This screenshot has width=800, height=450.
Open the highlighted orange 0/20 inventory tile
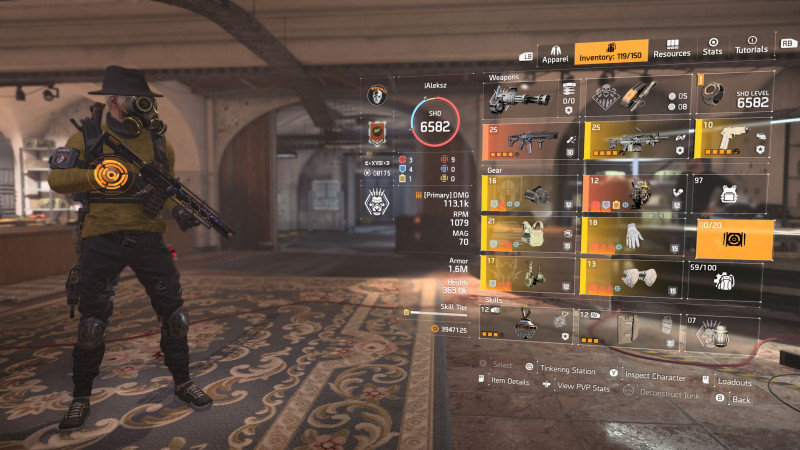click(x=735, y=238)
